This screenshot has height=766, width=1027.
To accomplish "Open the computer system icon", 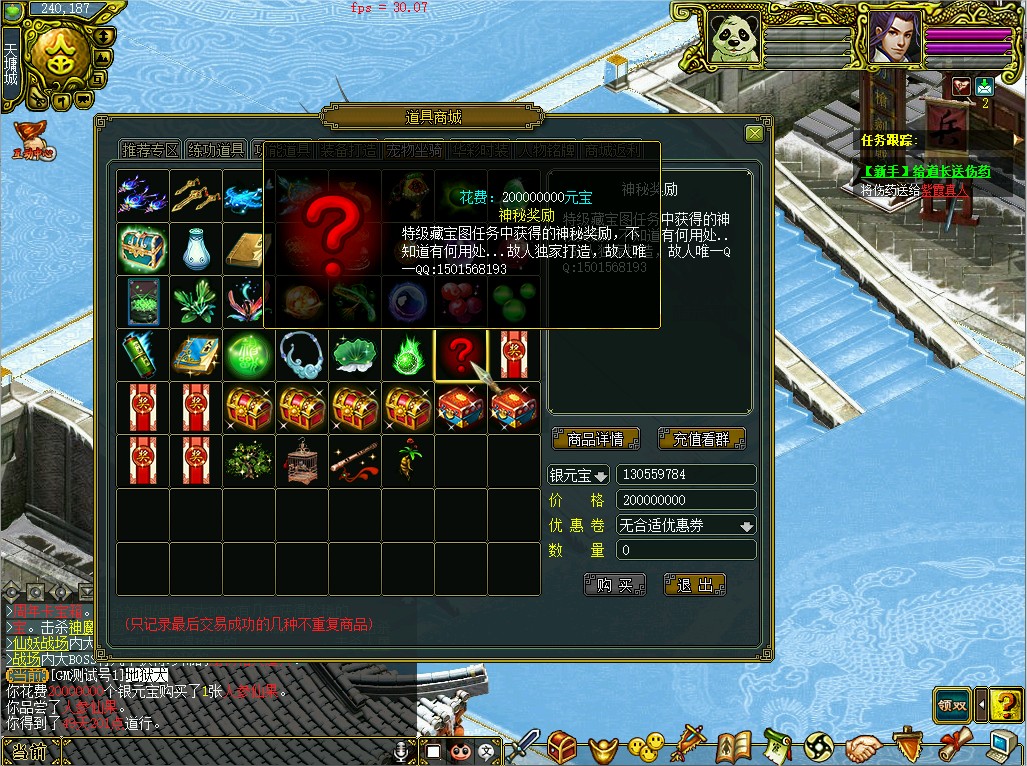I will (x=1001, y=746).
